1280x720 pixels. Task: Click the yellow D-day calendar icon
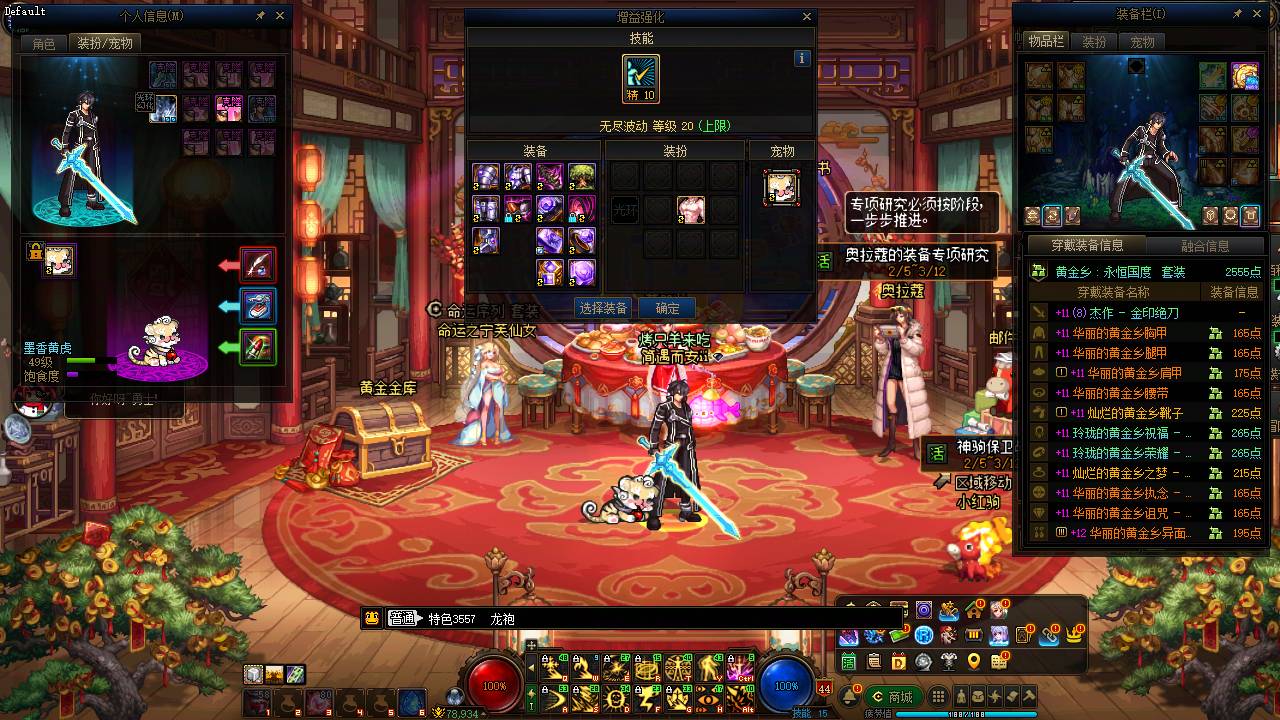pyautogui.click(x=899, y=663)
